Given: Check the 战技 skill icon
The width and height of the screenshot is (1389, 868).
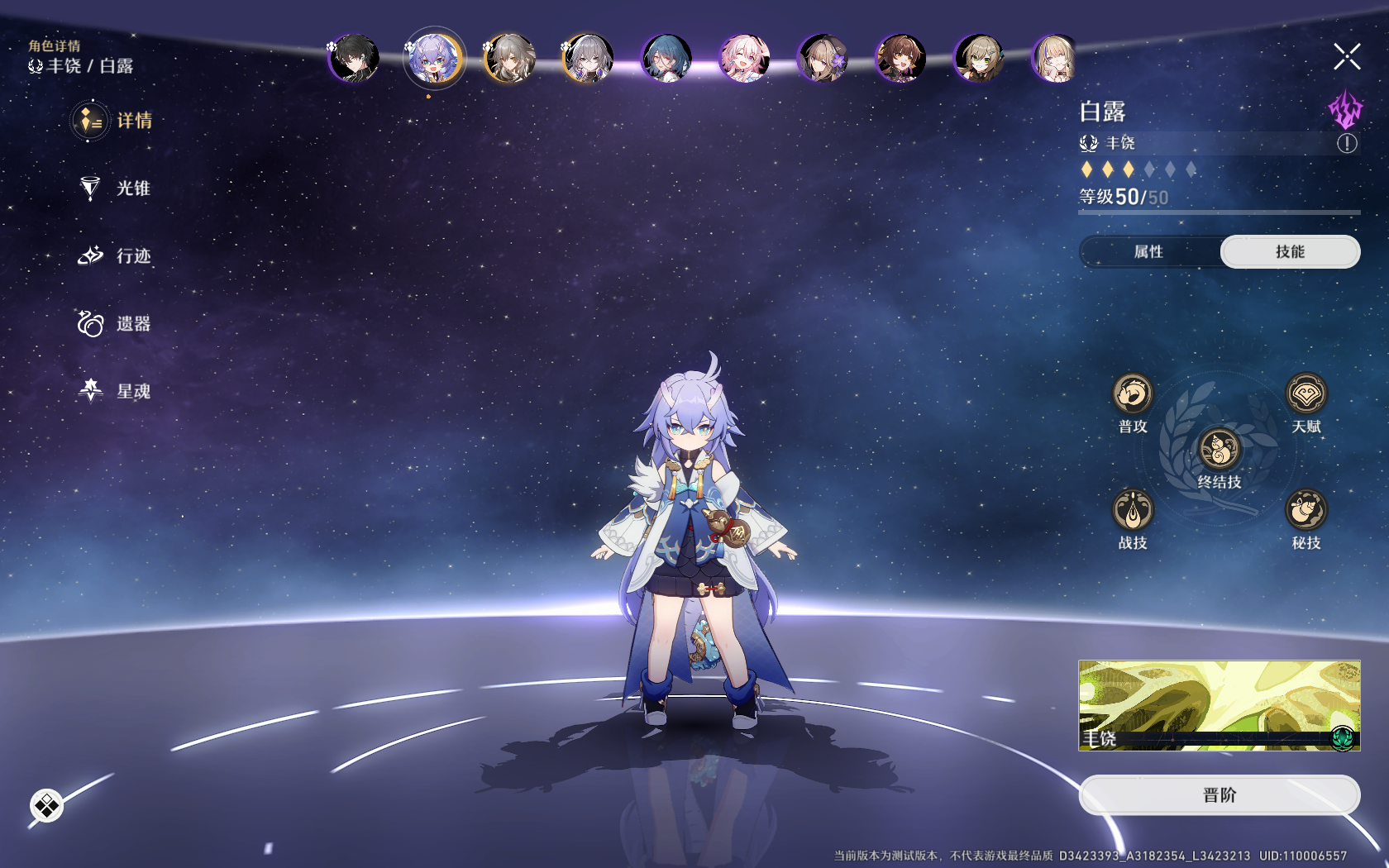Looking at the screenshot, I should point(1132,510).
